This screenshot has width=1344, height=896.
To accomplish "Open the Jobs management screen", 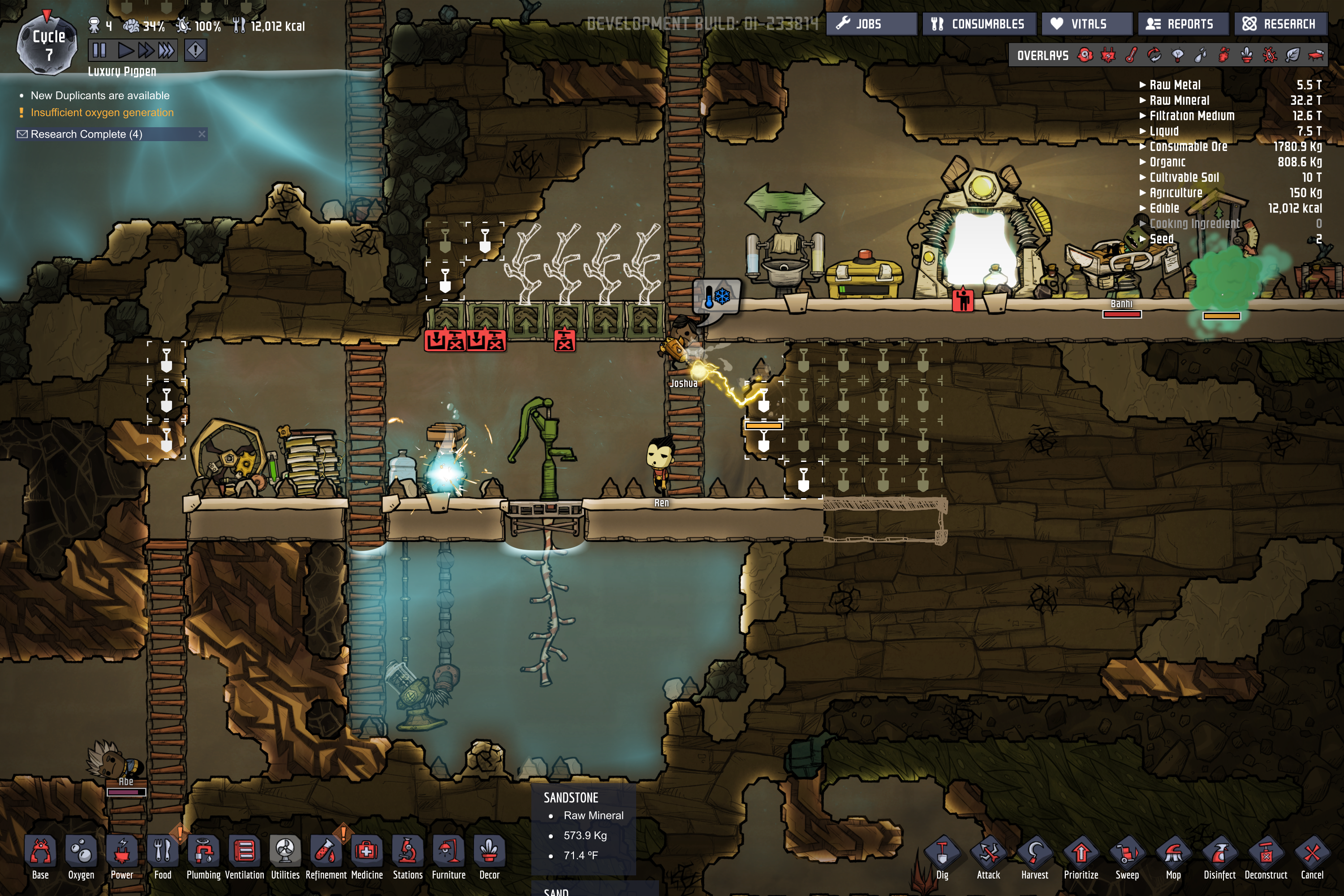I will 871,24.
